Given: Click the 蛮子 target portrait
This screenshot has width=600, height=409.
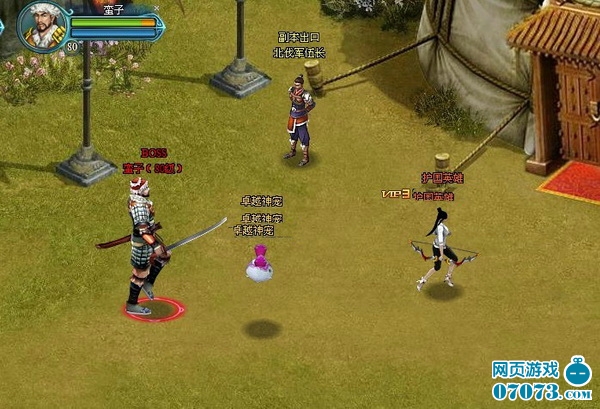Looking at the screenshot, I should (43, 26).
